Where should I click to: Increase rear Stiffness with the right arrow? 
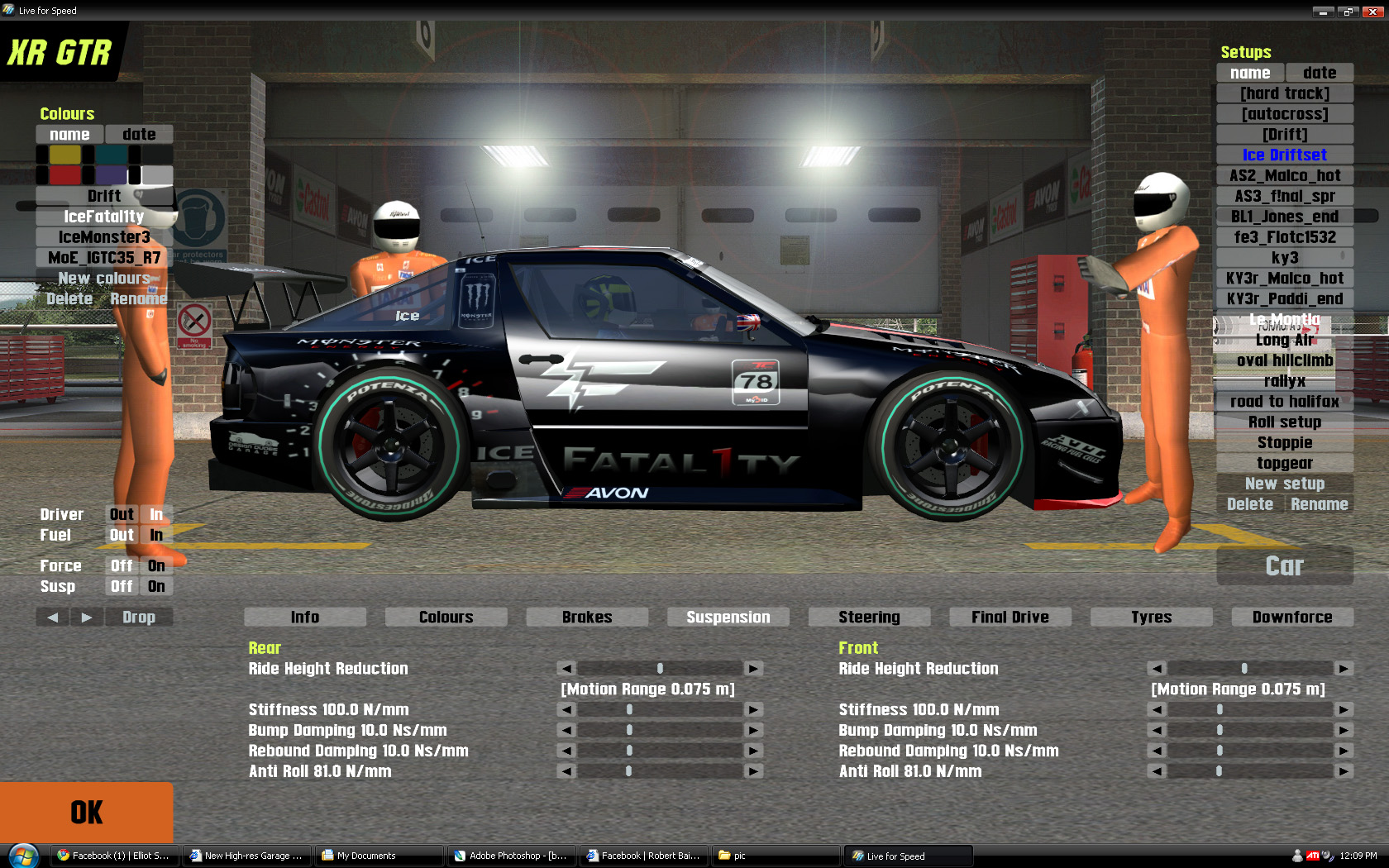pyautogui.click(x=753, y=709)
